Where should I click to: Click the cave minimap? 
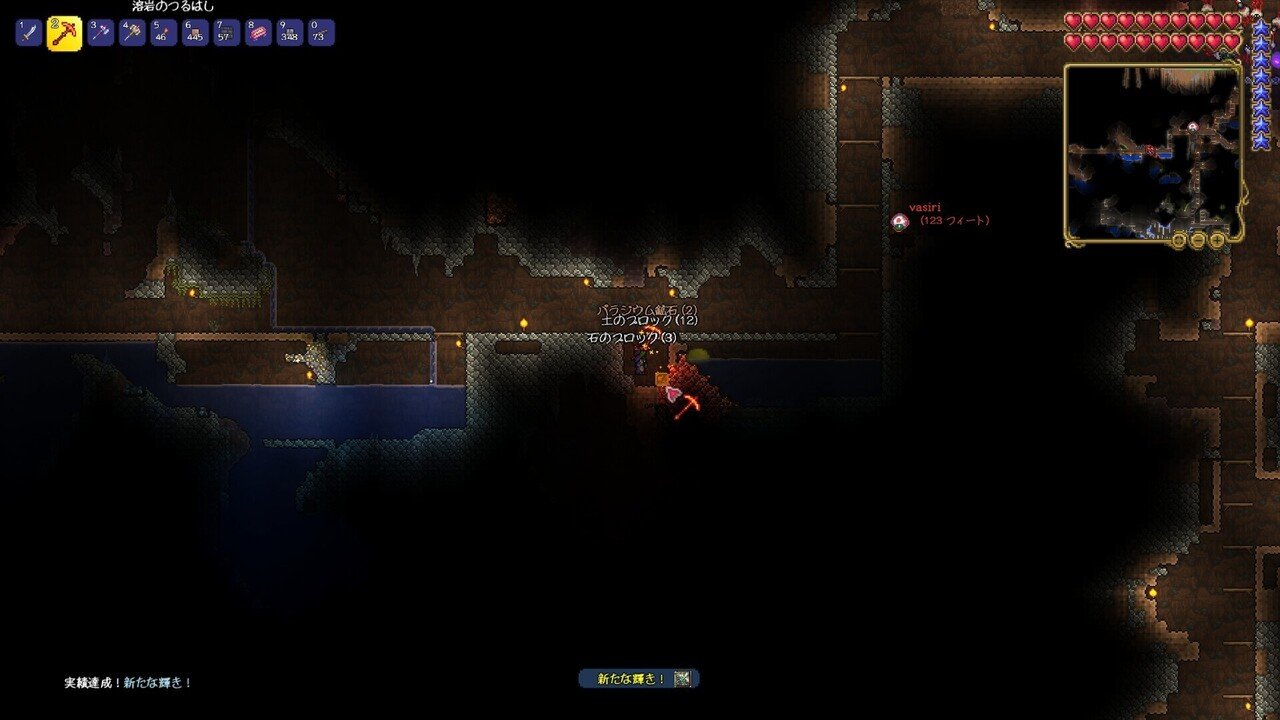tap(1153, 150)
